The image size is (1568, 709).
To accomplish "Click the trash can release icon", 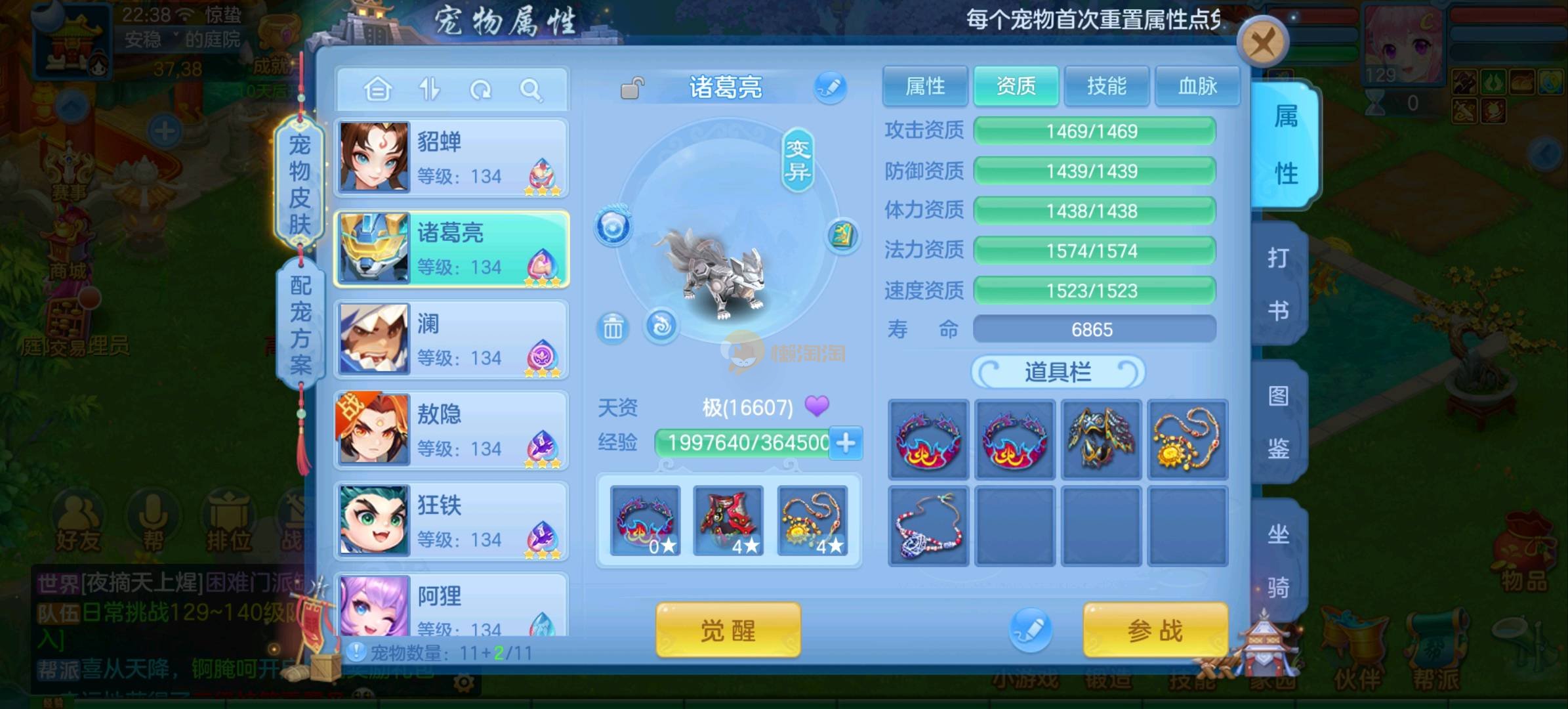I will coord(613,328).
